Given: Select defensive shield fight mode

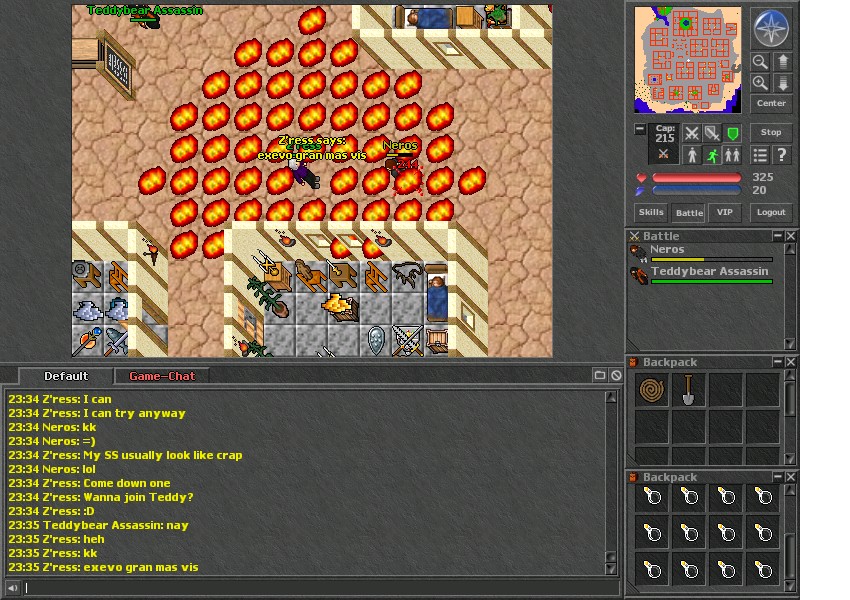Looking at the screenshot, I should coord(733,133).
